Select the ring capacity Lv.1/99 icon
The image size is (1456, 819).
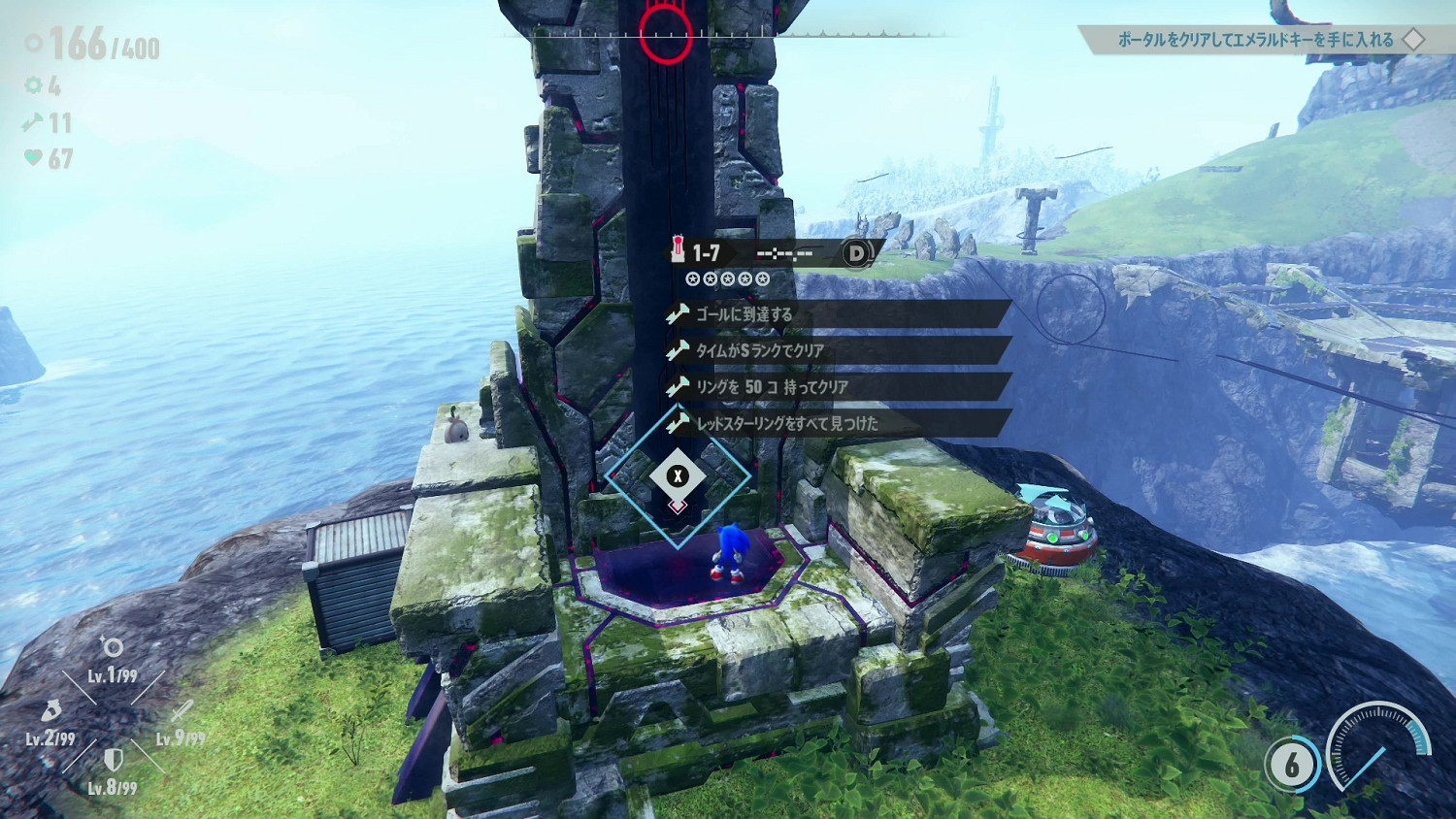pyautogui.click(x=113, y=648)
